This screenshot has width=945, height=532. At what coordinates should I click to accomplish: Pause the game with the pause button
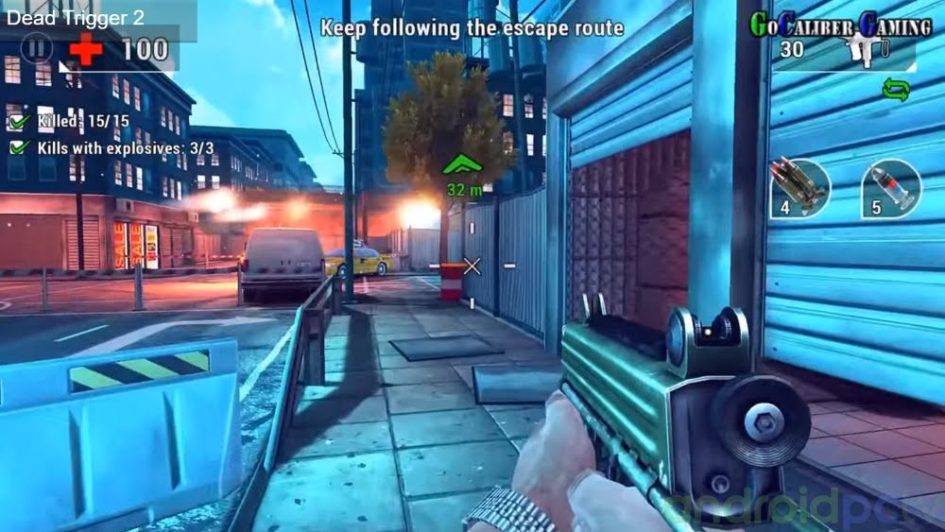coord(37,47)
